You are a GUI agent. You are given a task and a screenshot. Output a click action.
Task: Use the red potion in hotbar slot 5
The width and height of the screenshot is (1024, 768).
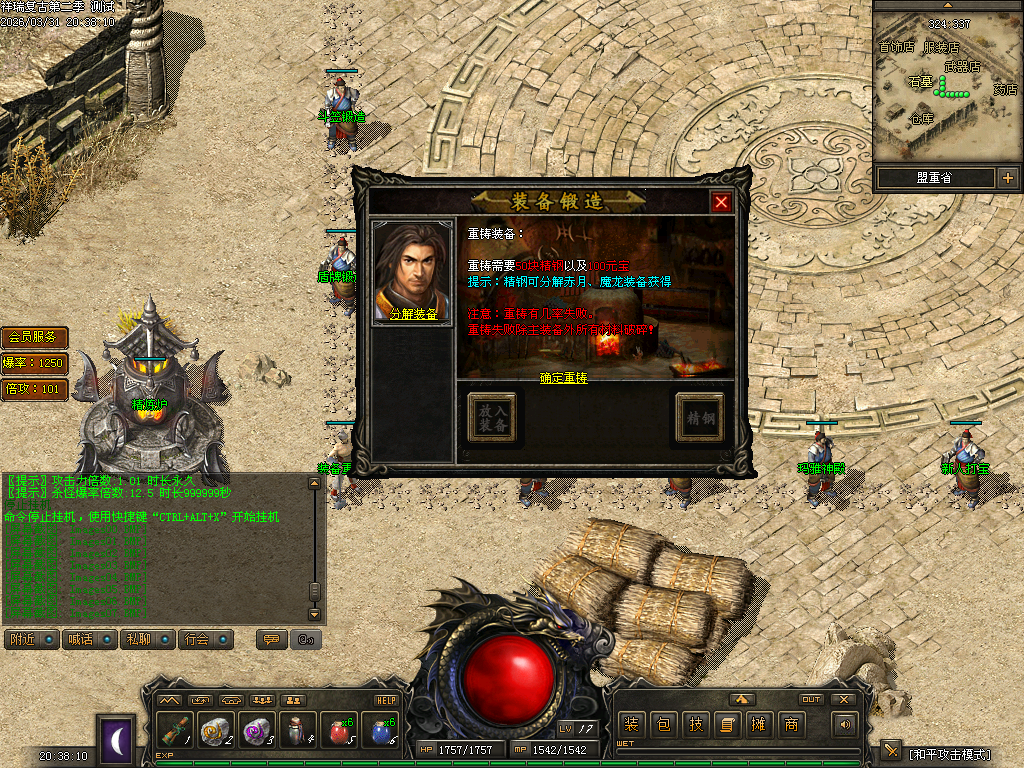(337, 731)
